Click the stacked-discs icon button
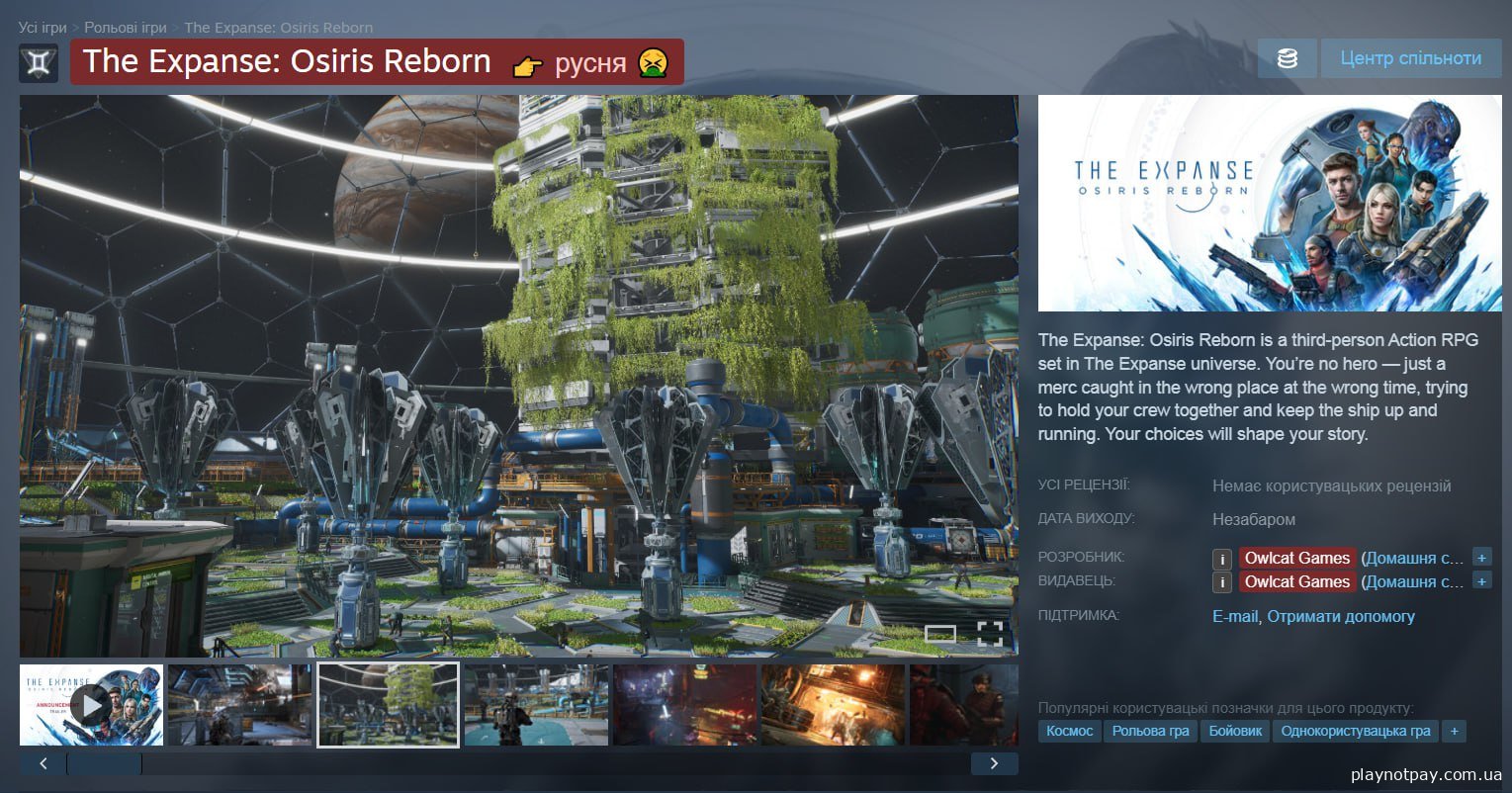 coord(1287,58)
